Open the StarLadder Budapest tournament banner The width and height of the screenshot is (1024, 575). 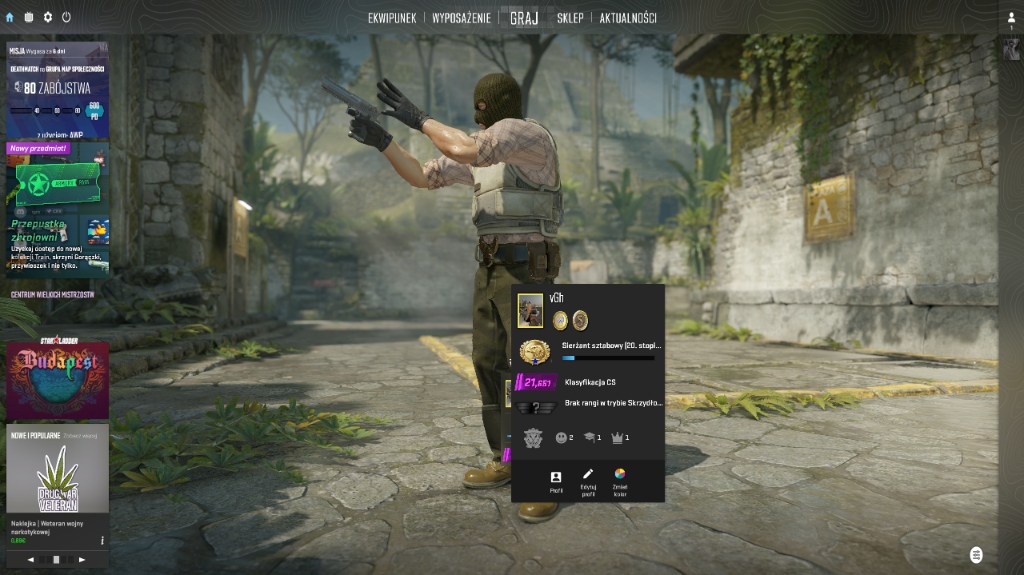tap(57, 380)
